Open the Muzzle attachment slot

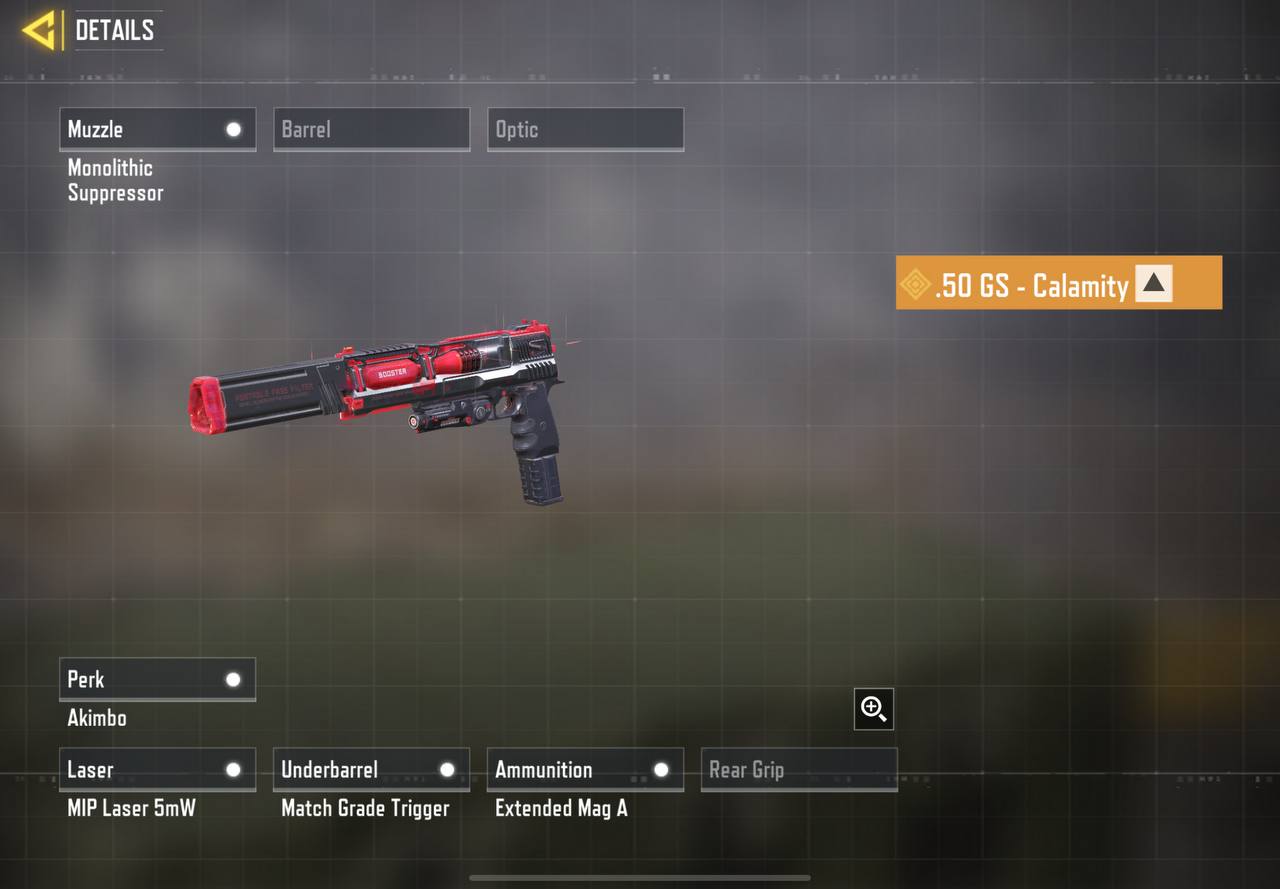tap(157, 129)
